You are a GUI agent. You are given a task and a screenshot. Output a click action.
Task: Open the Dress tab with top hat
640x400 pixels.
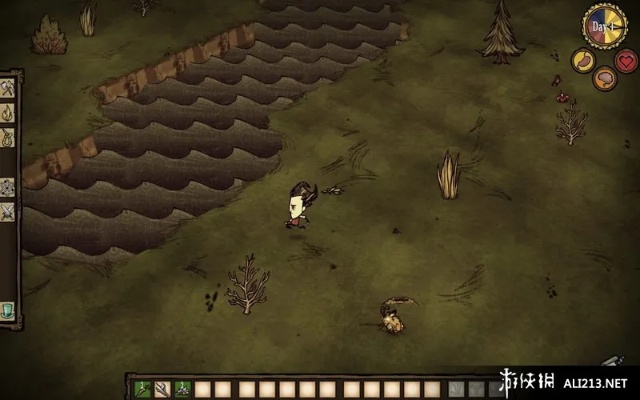8,309
